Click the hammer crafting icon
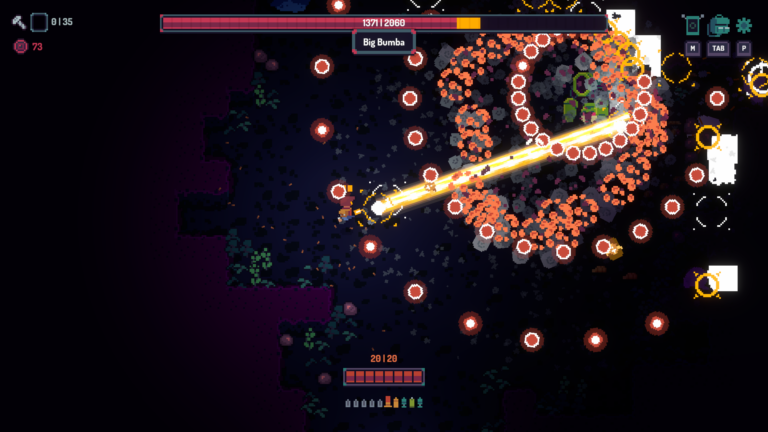 coord(19,21)
